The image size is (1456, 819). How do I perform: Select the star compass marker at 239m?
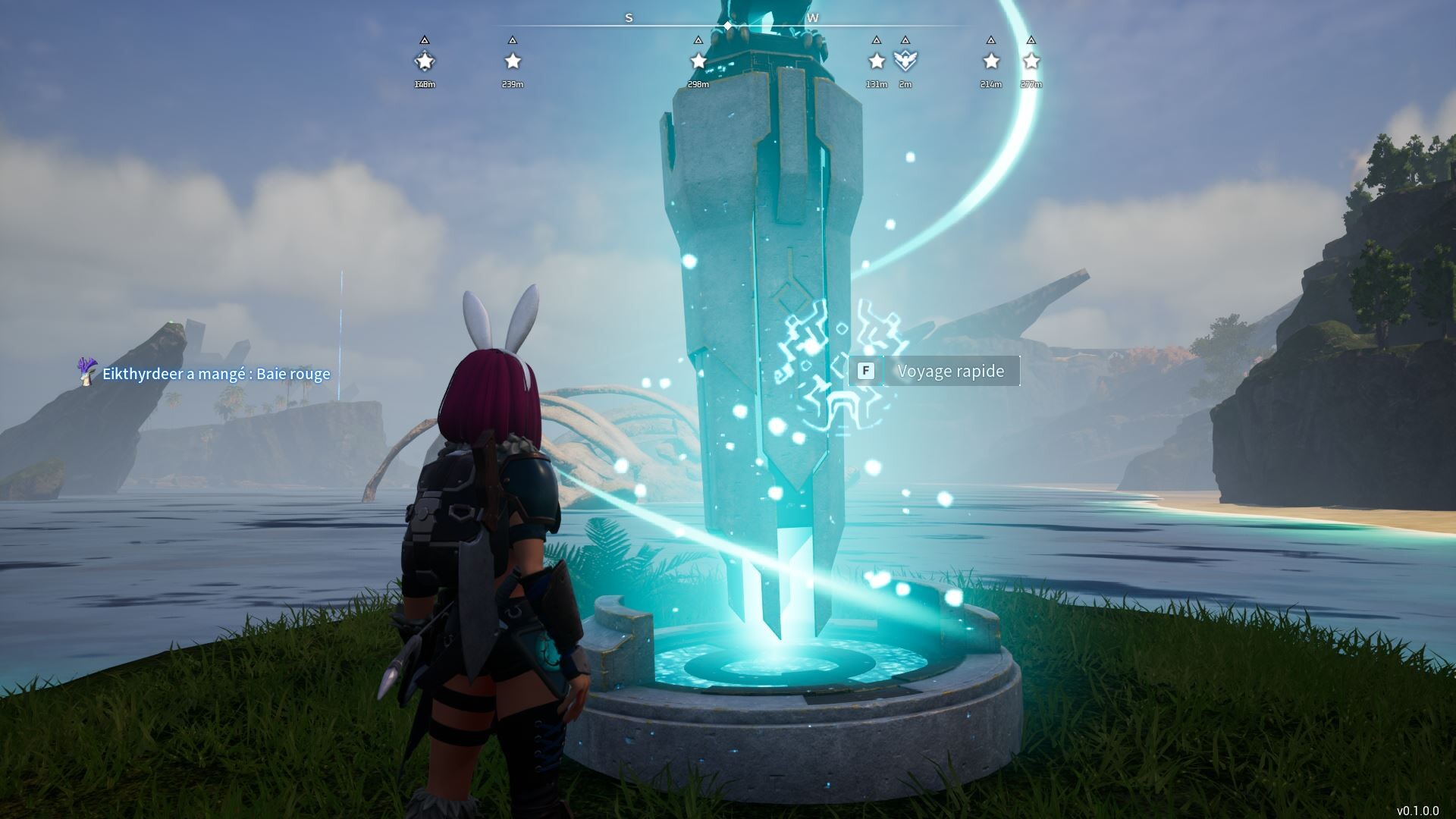513,61
